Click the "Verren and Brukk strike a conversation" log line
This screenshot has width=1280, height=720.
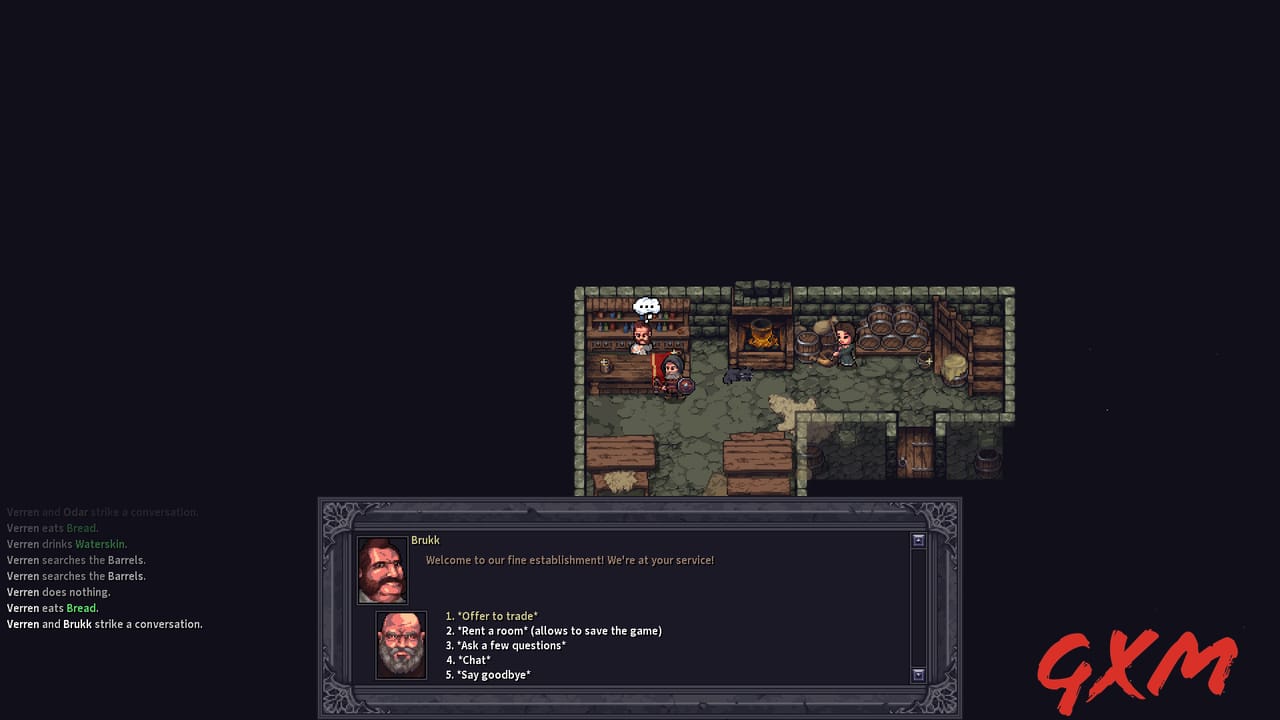[104, 624]
